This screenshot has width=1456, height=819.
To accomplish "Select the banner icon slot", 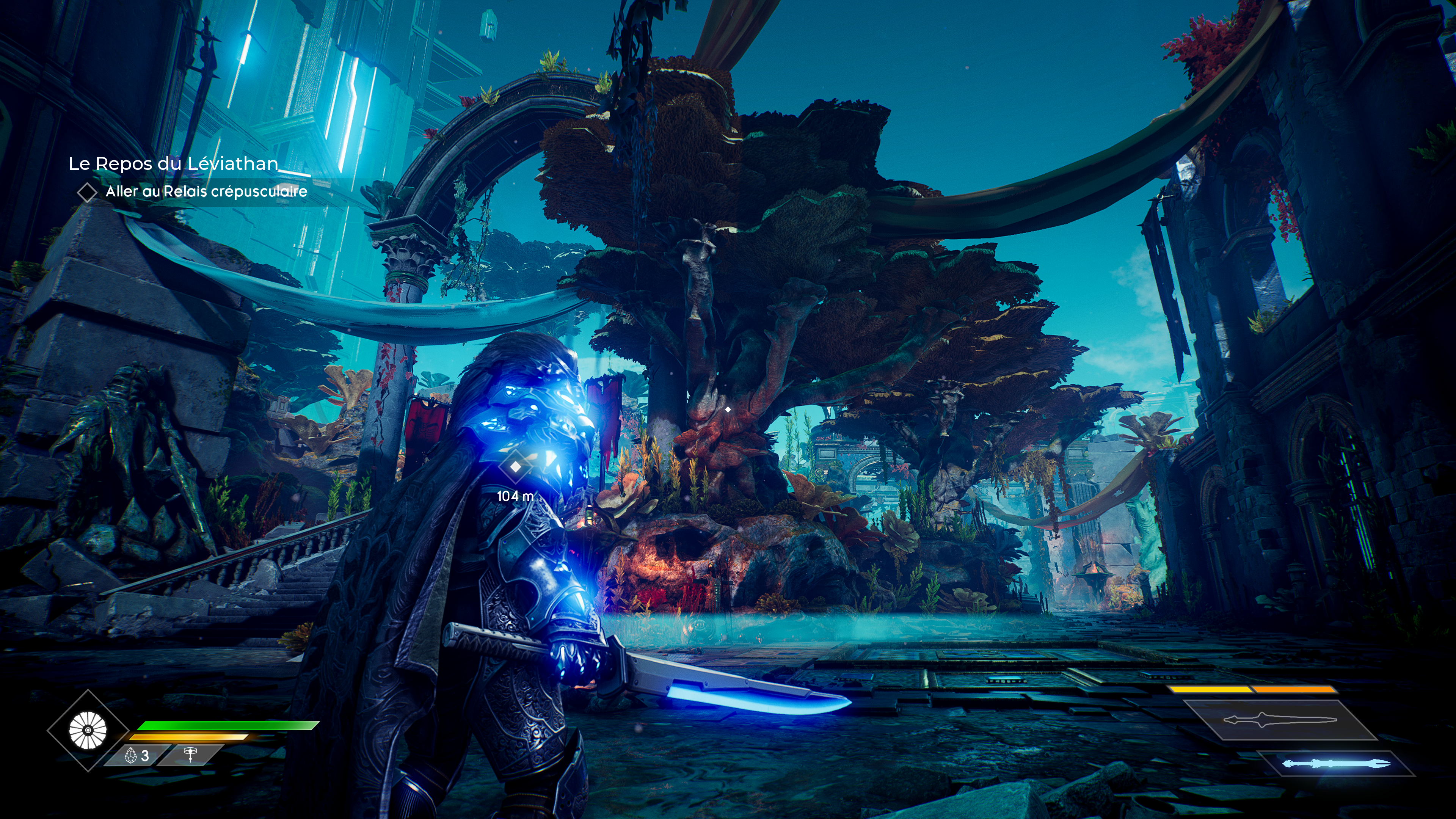I will coord(190,755).
